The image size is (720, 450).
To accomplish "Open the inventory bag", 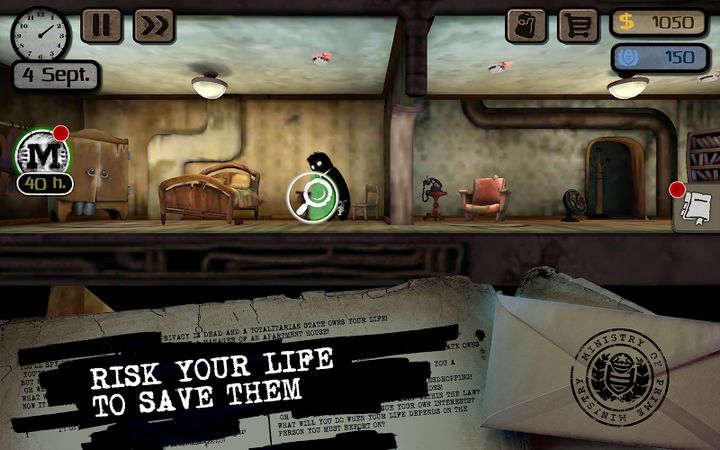I will (526, 26).
